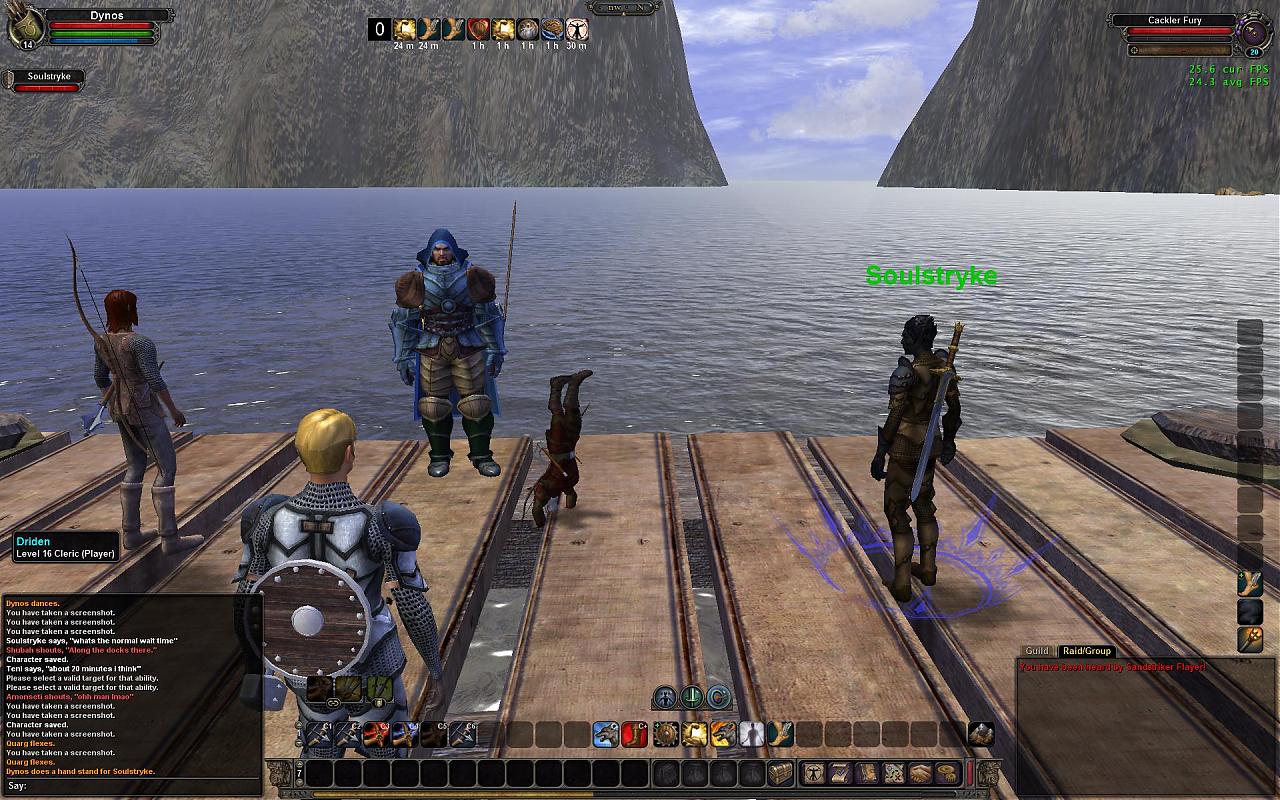Activate the blue wolf head ability
1280x800 pixels.
click(x=606, y=735)
